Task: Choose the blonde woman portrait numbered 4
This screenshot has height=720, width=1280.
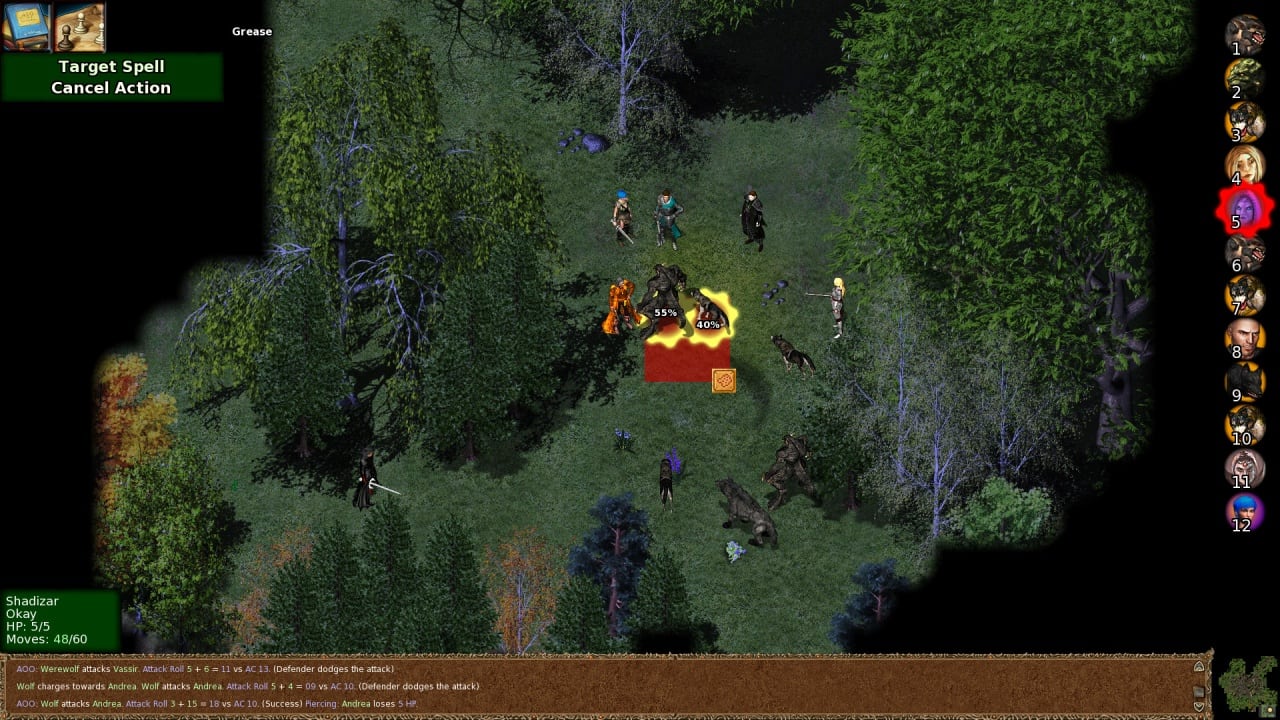Action: pos(1244,165)
